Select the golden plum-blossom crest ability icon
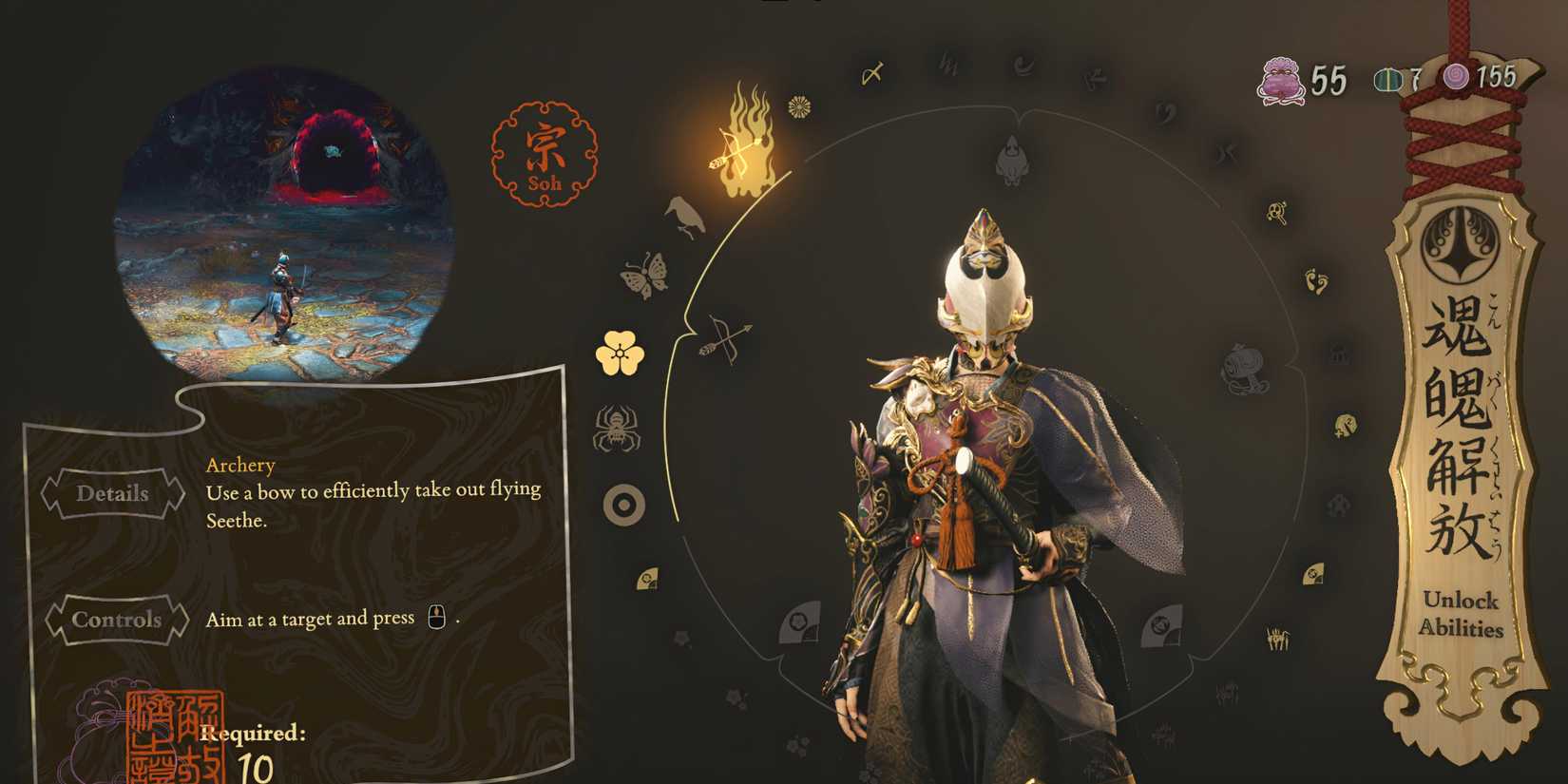1568x784 pixels. 619,352
